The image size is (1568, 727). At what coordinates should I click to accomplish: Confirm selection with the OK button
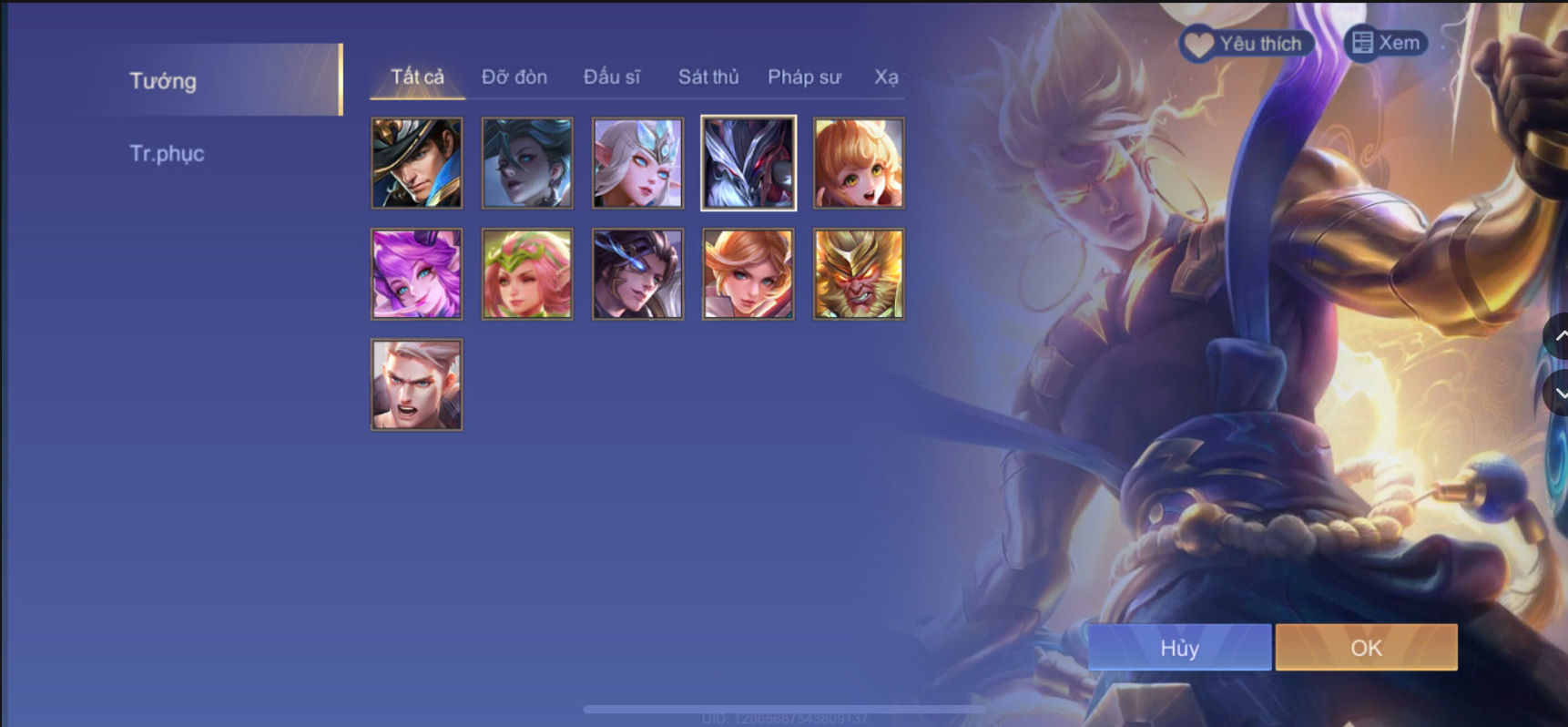click(1365, 647)
